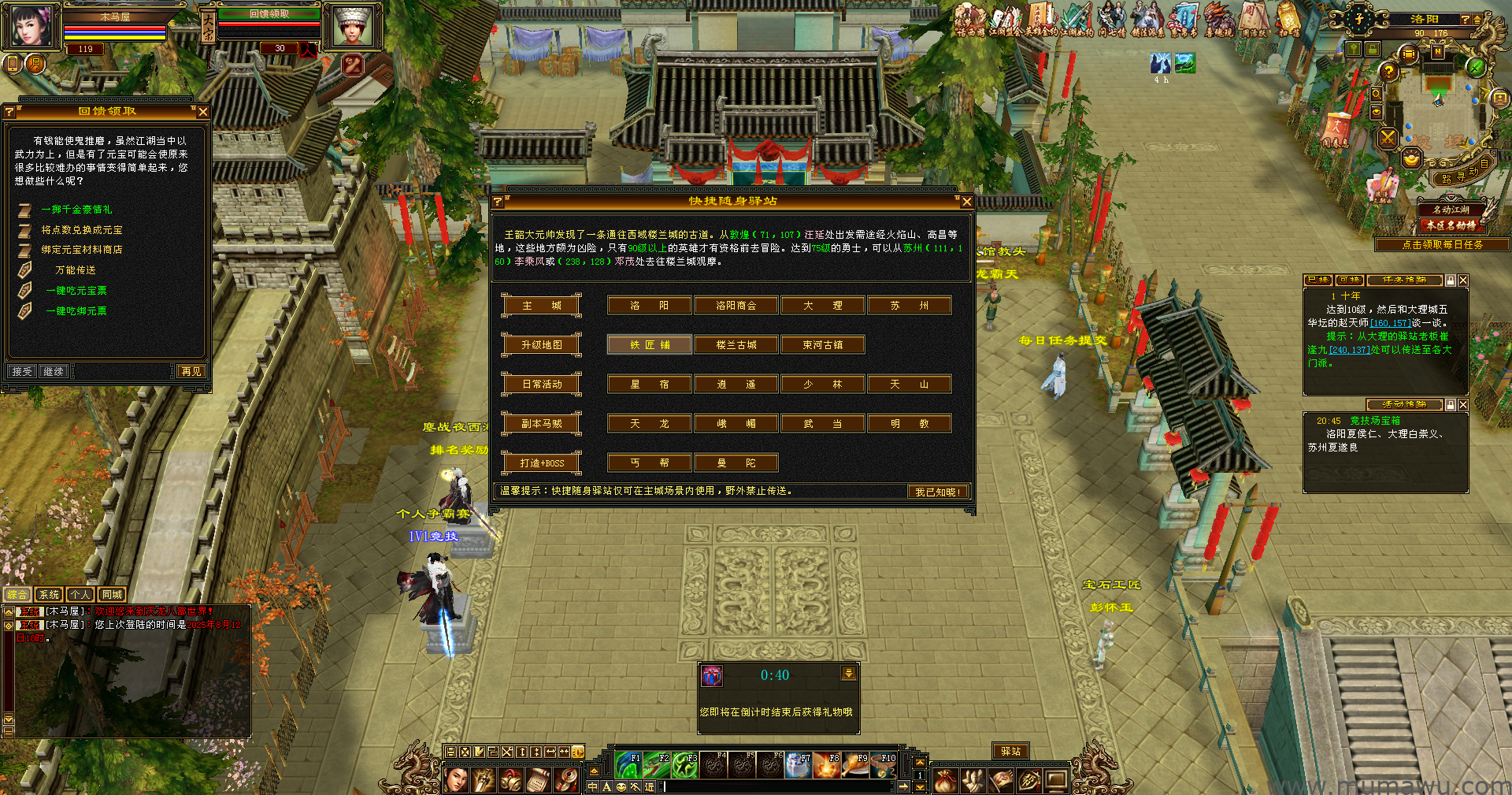Choose the 峨嵋 sect destination
The image size is (1512, 795).
[736, 424]
